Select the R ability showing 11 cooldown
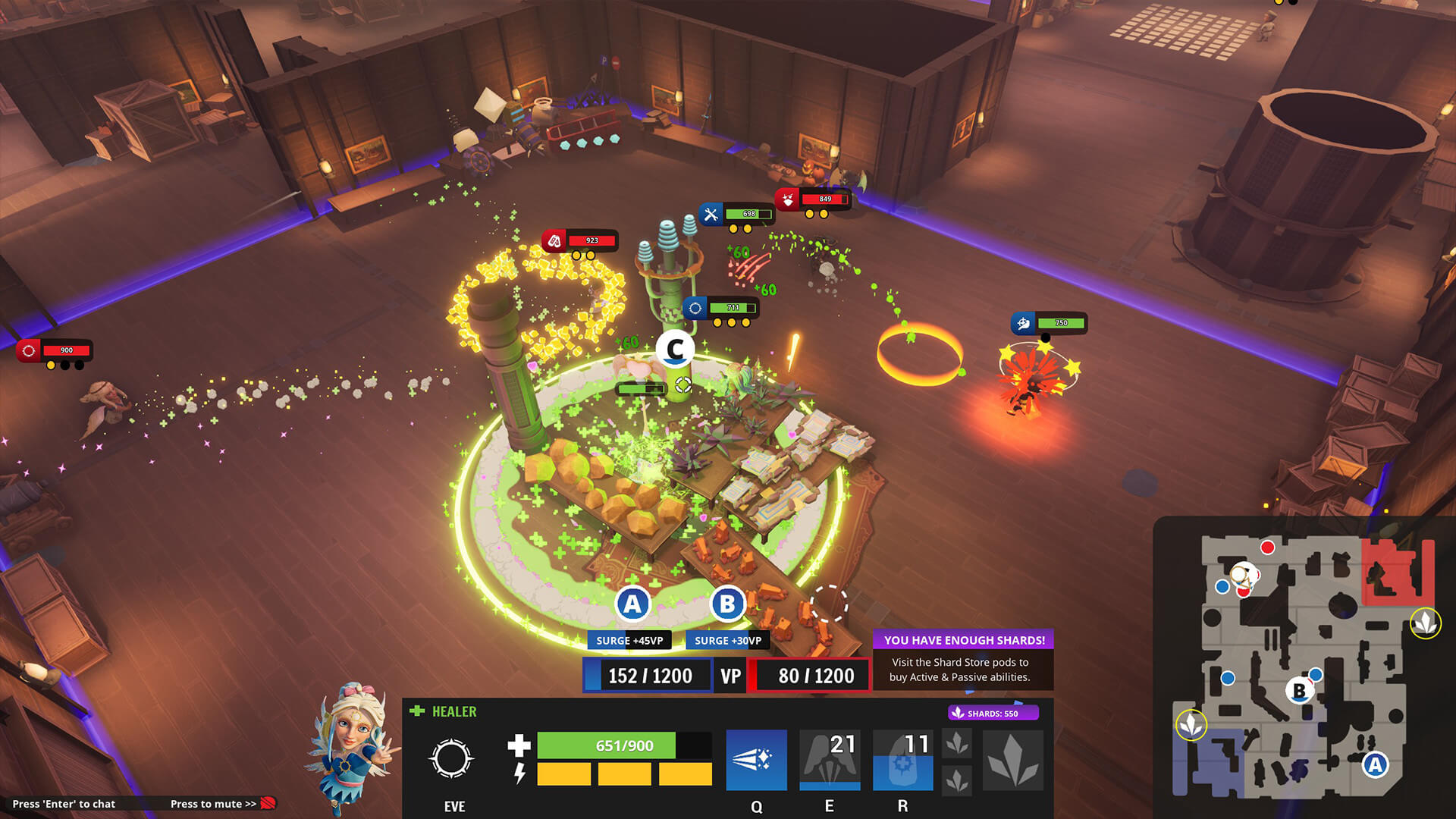 [x=902, y=760]
